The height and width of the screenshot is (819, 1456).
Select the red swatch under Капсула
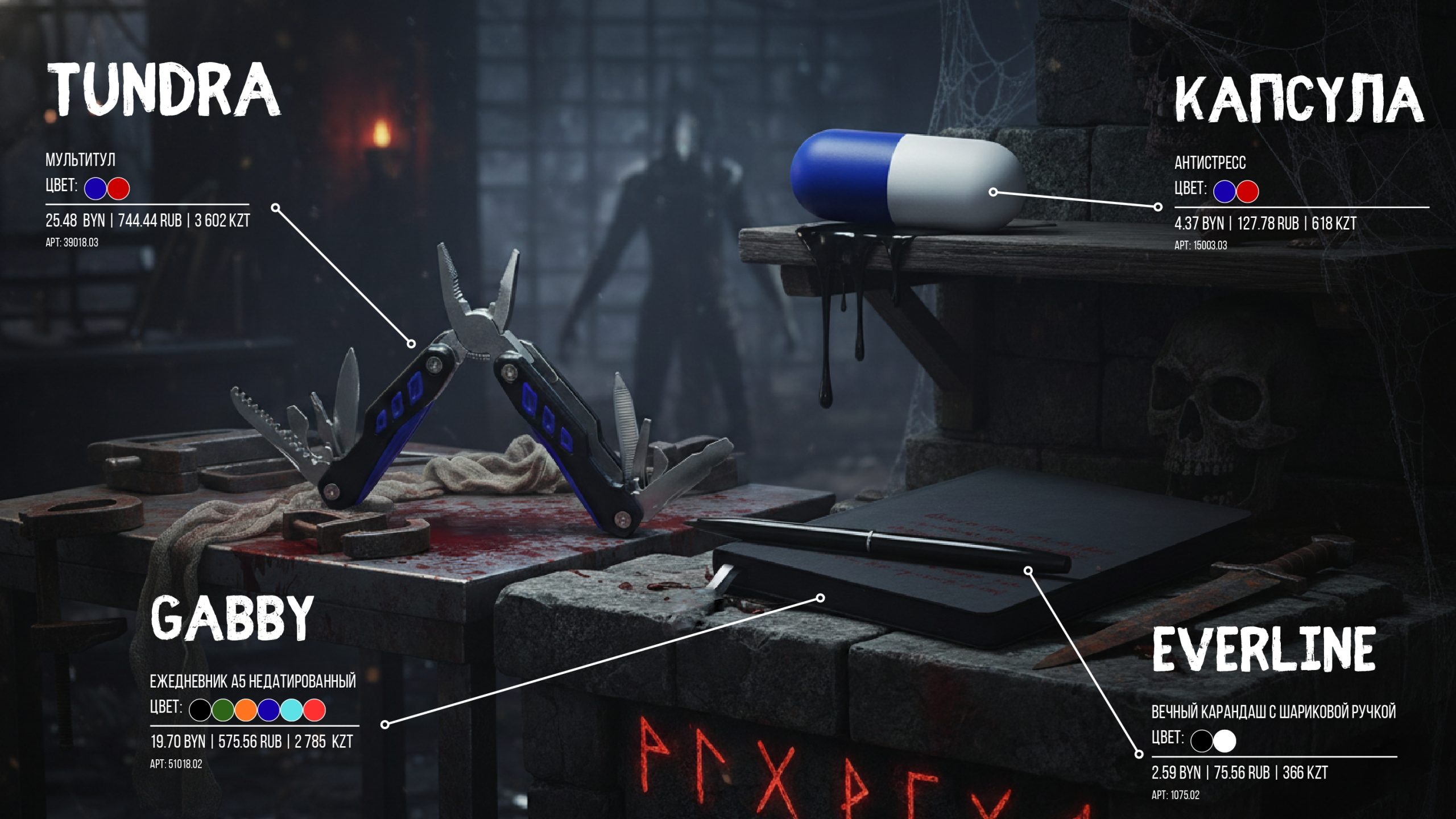(1247, 192)
